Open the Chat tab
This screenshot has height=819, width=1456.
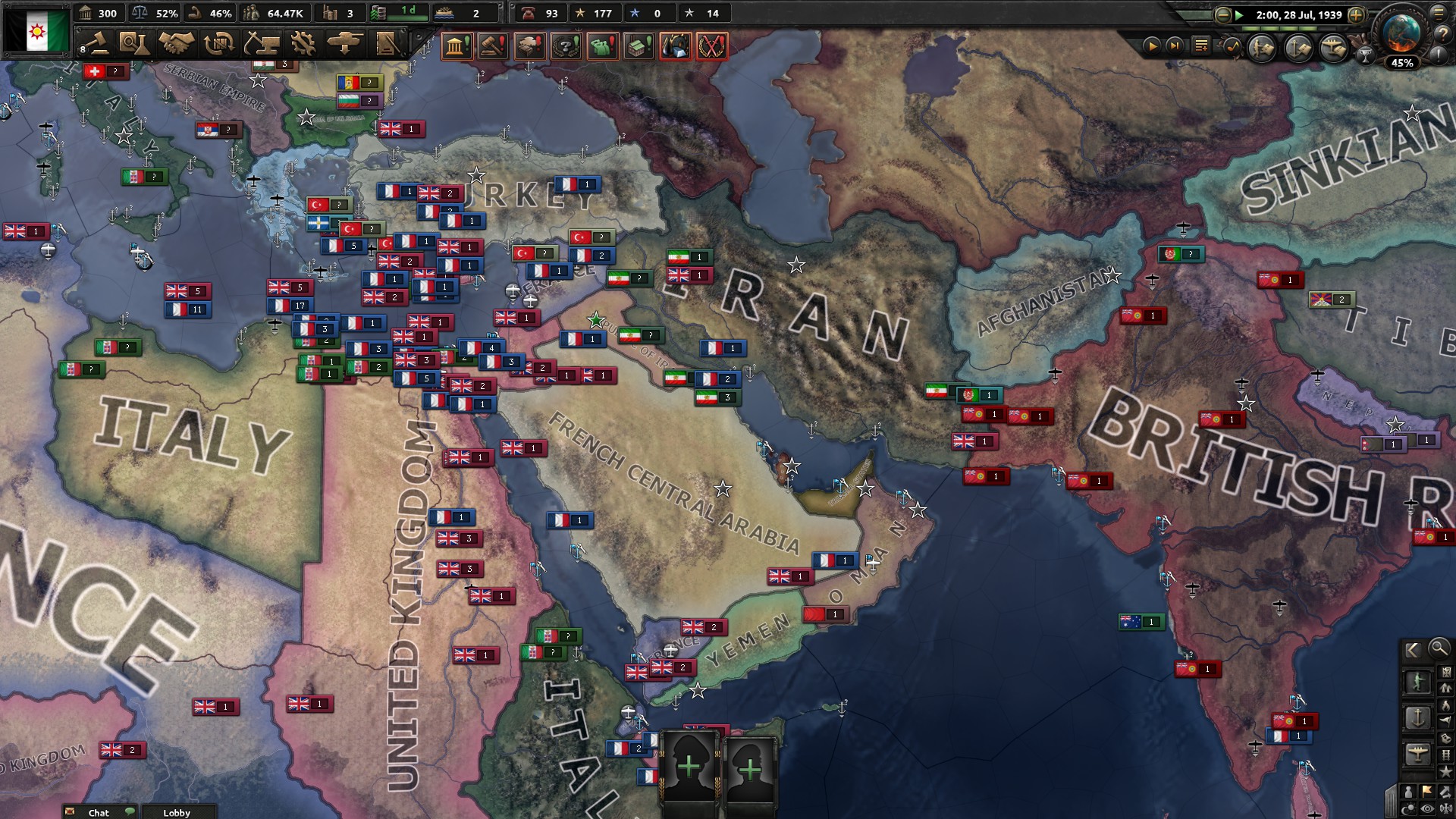[99, 813]
